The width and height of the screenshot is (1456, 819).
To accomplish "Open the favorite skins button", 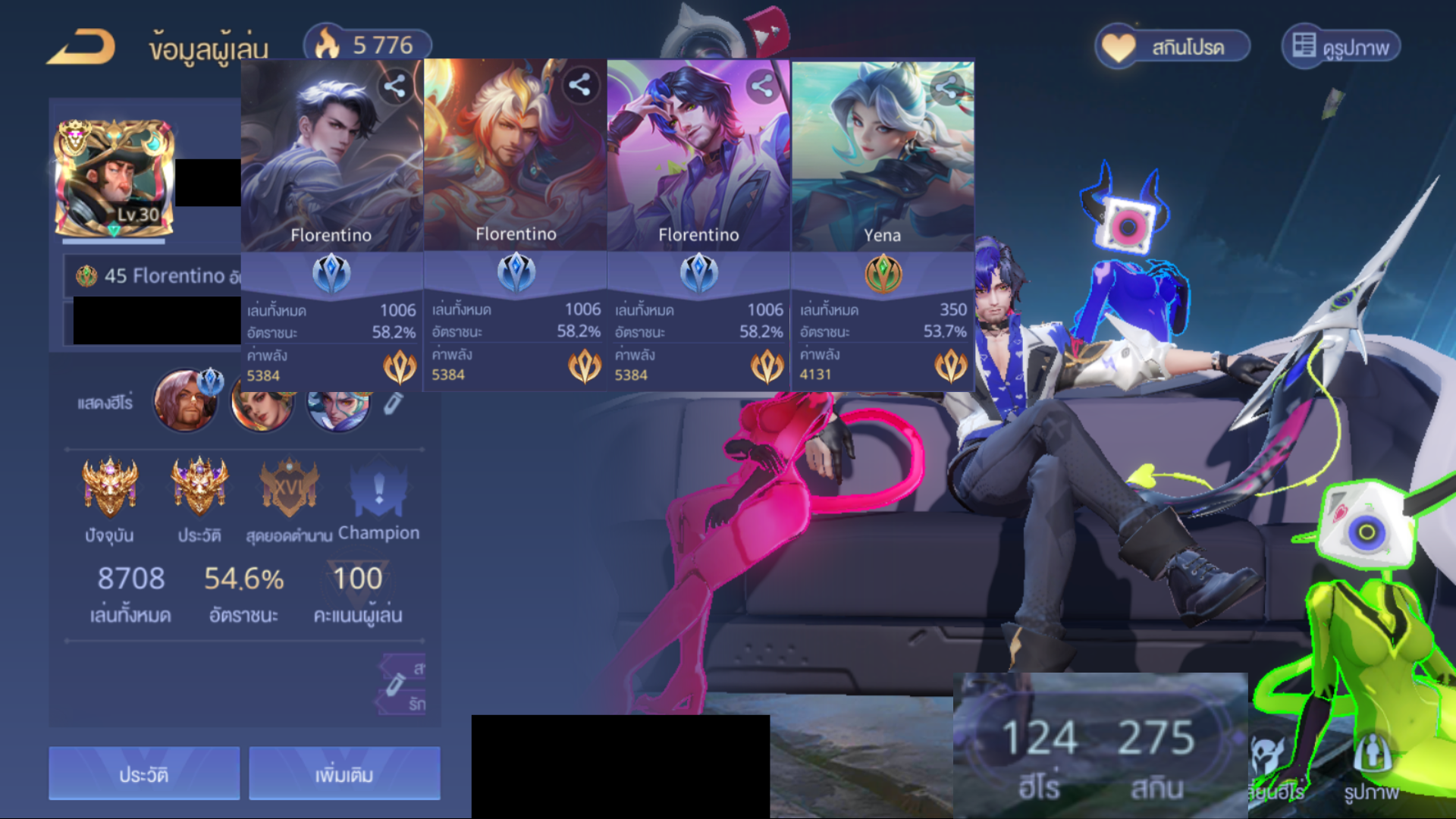I will (1172, 47).
